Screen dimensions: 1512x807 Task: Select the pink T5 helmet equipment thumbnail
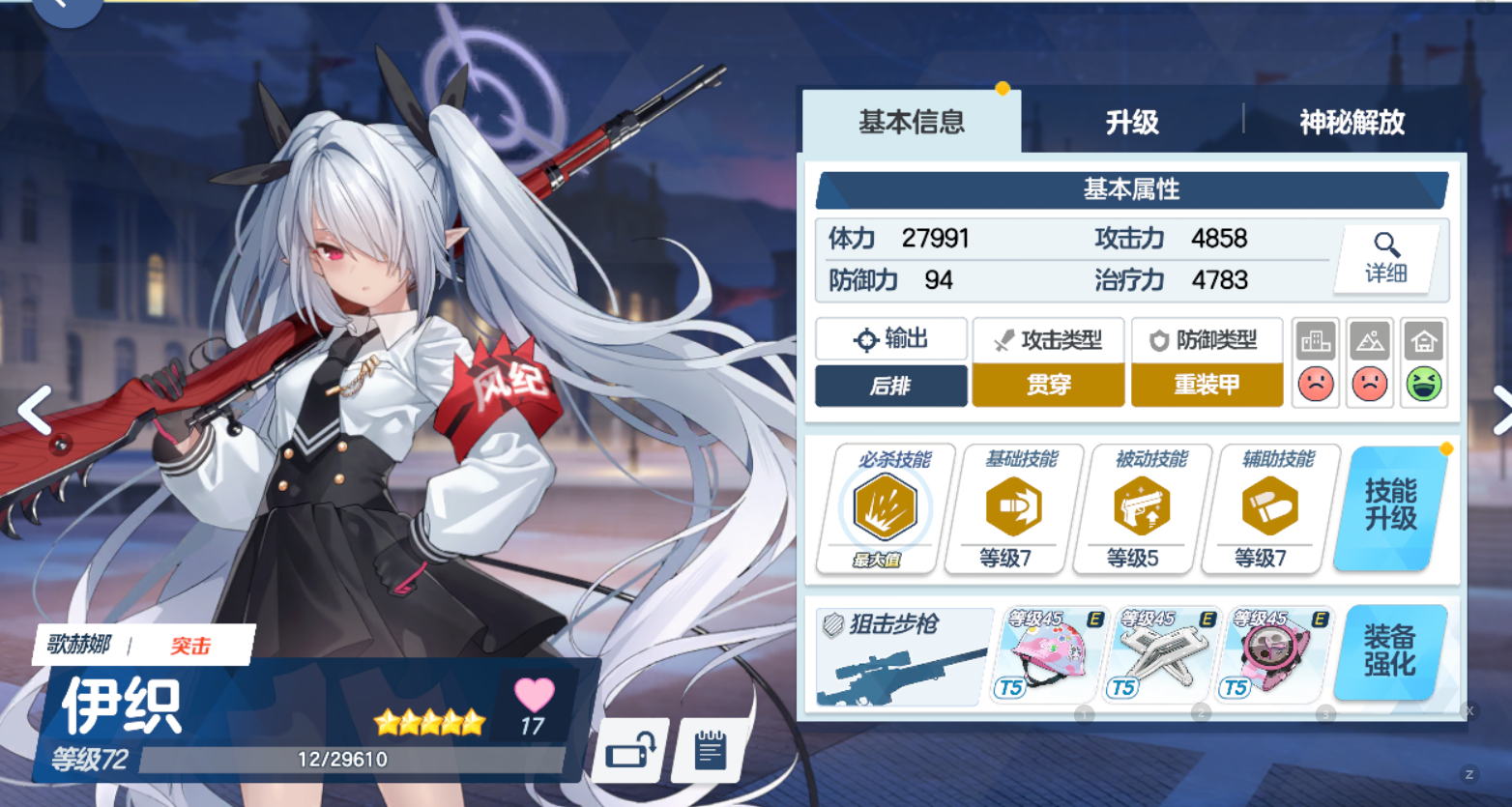click(x=1049, y=655)
